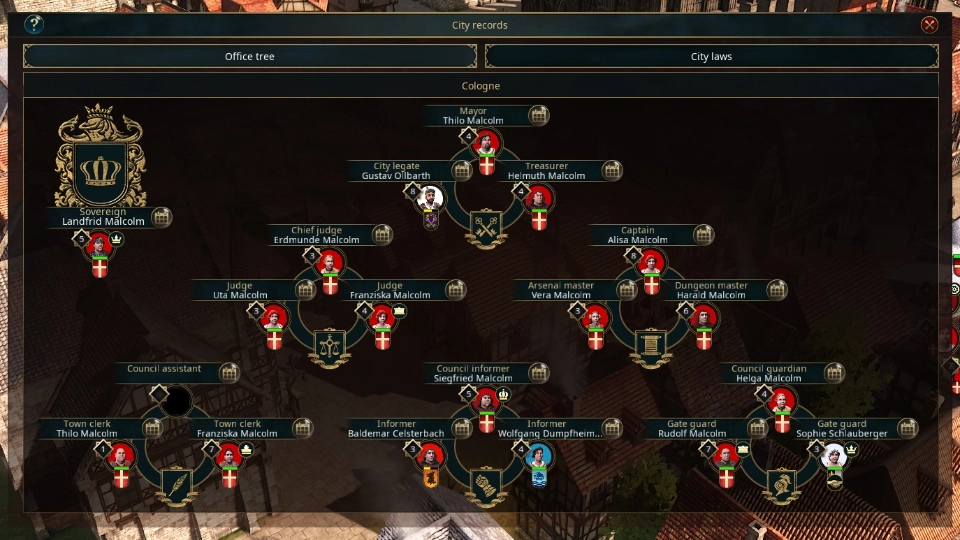
Task: Switch to the Office tree tab
Action: [x=250, y=57]
